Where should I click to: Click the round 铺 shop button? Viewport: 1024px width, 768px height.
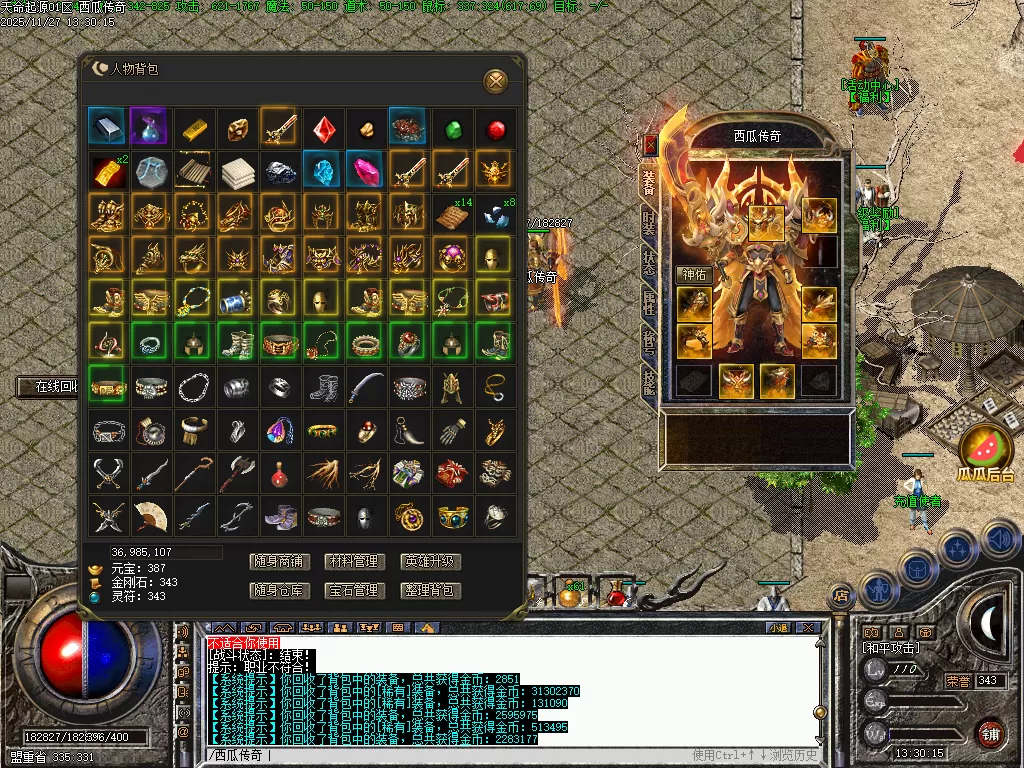tap(990, 733)
